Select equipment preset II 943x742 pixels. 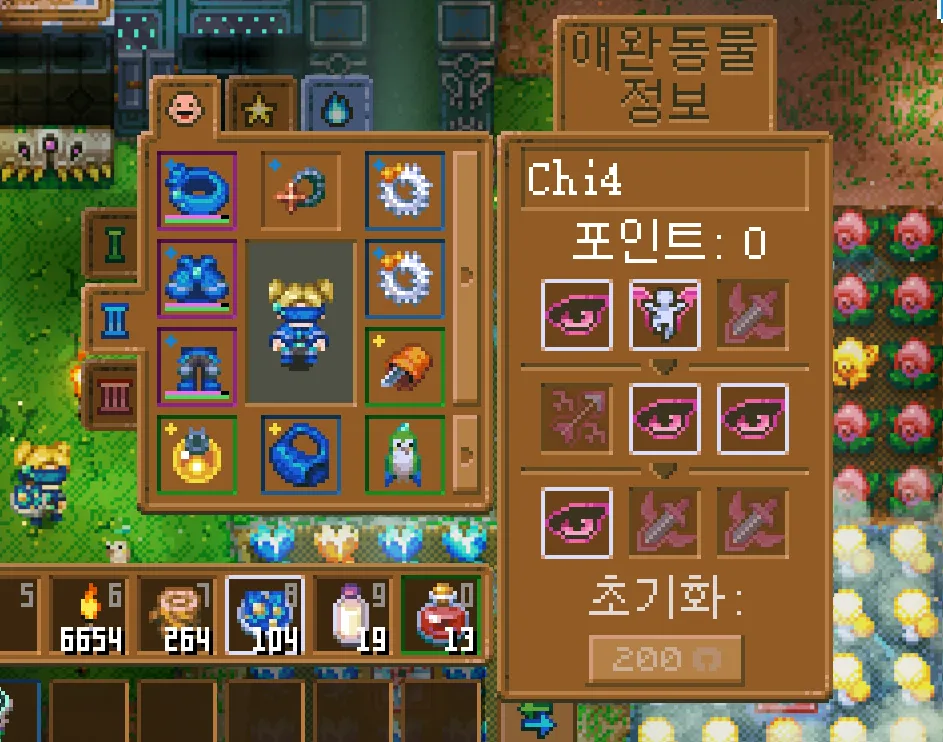(x=116, y=320)
